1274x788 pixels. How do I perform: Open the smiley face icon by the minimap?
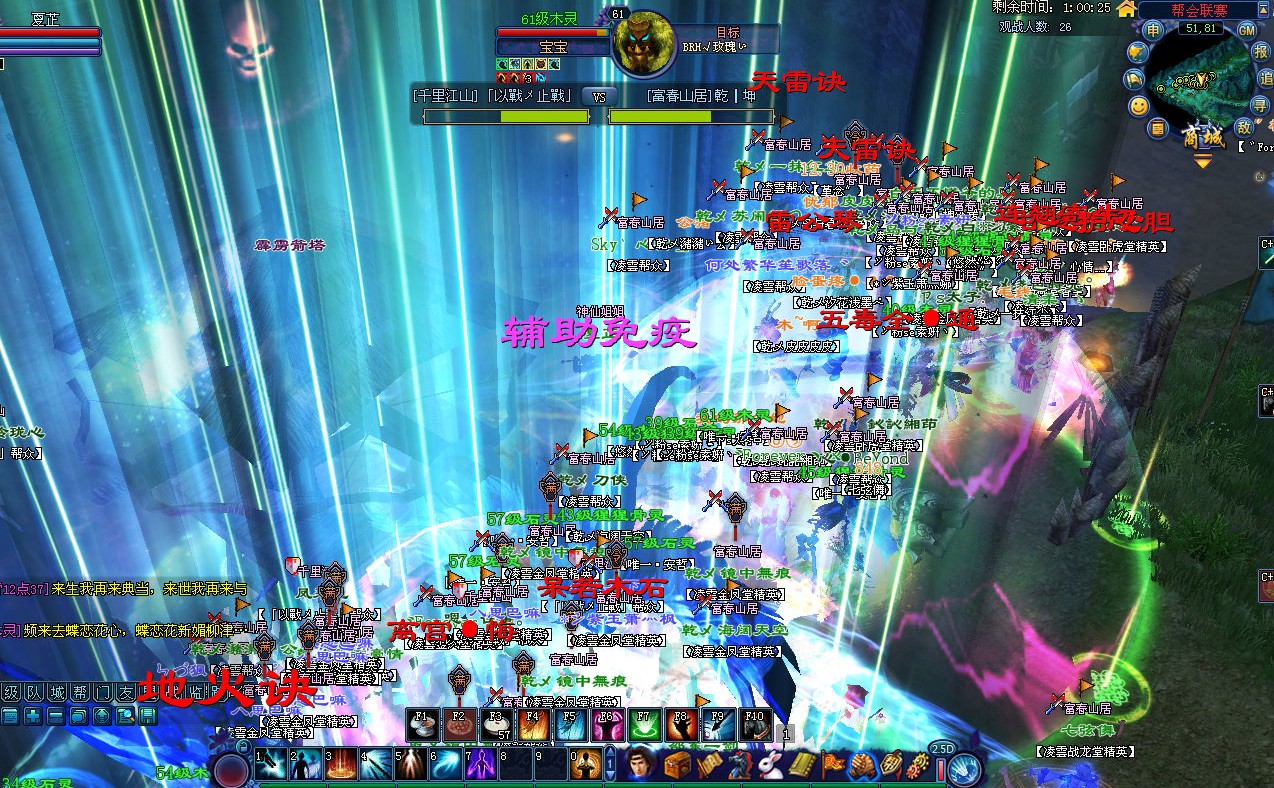point(1139,105)
